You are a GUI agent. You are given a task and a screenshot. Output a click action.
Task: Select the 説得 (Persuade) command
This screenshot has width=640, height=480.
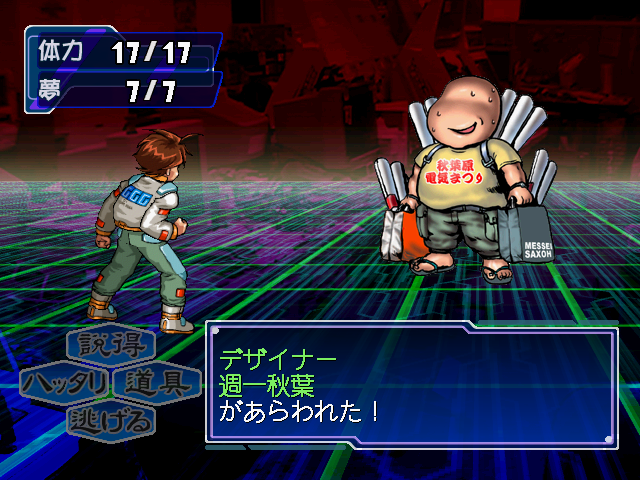(111, 346)
